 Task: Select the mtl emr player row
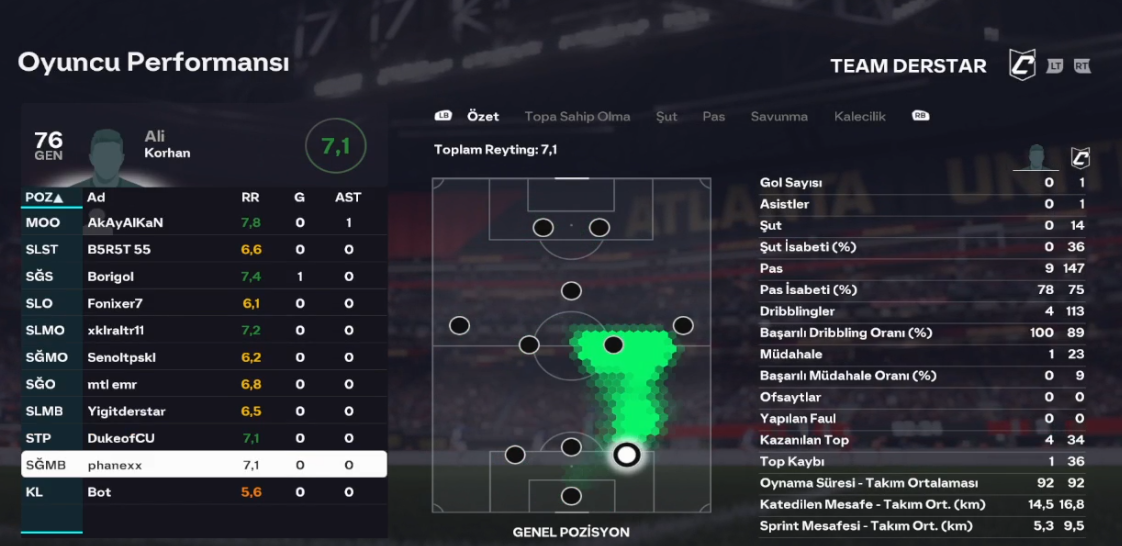point(203,384)
